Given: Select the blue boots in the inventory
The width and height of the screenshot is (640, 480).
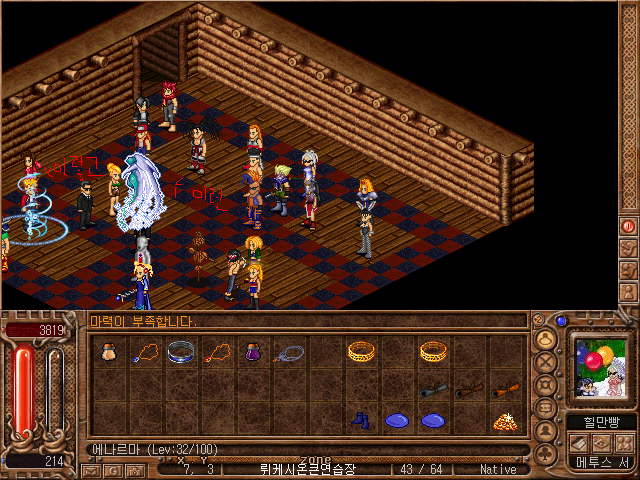Looking at the screenshot, I should (361, 420).
